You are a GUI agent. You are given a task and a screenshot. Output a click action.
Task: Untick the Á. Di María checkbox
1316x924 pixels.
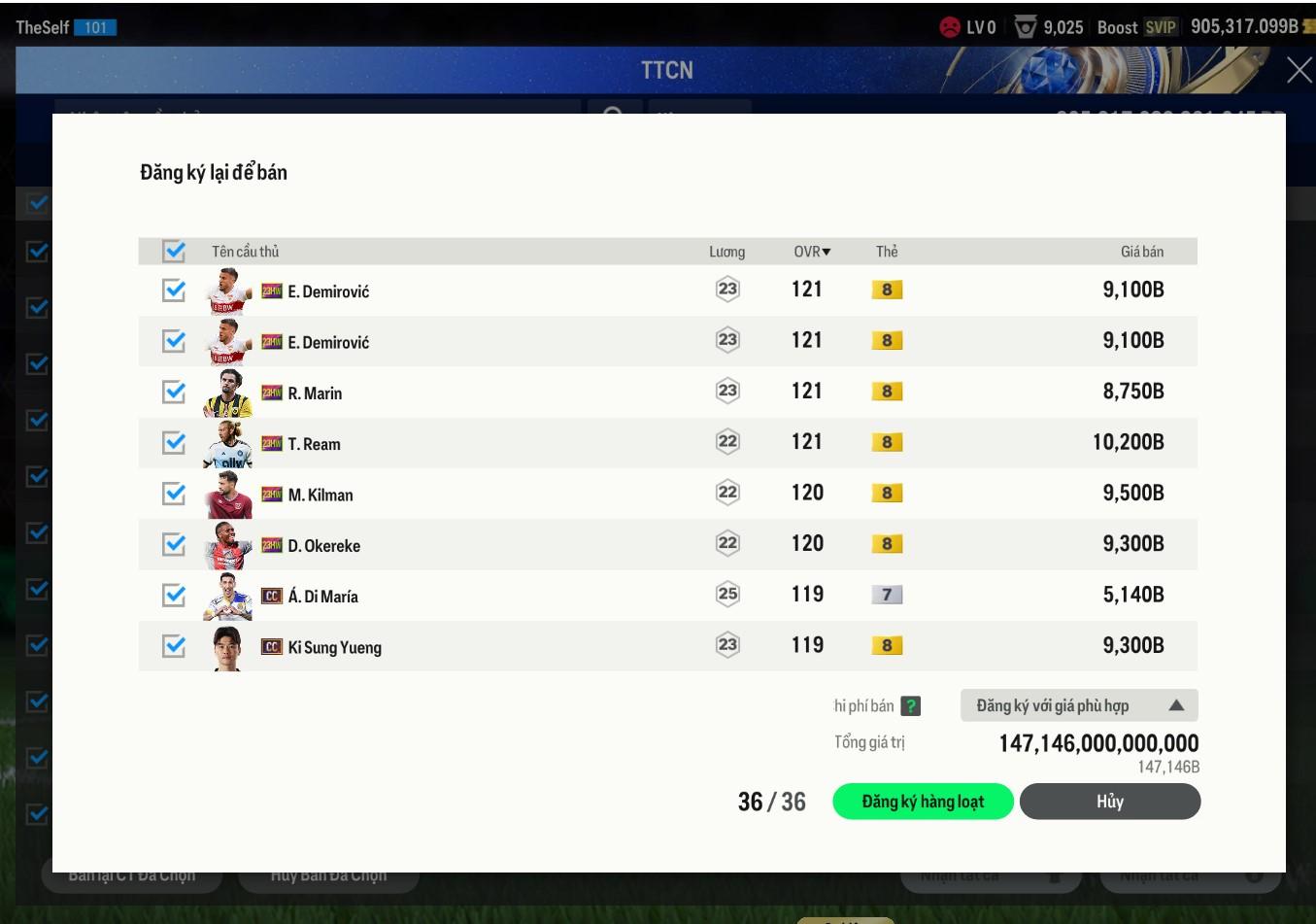[174, 595]
